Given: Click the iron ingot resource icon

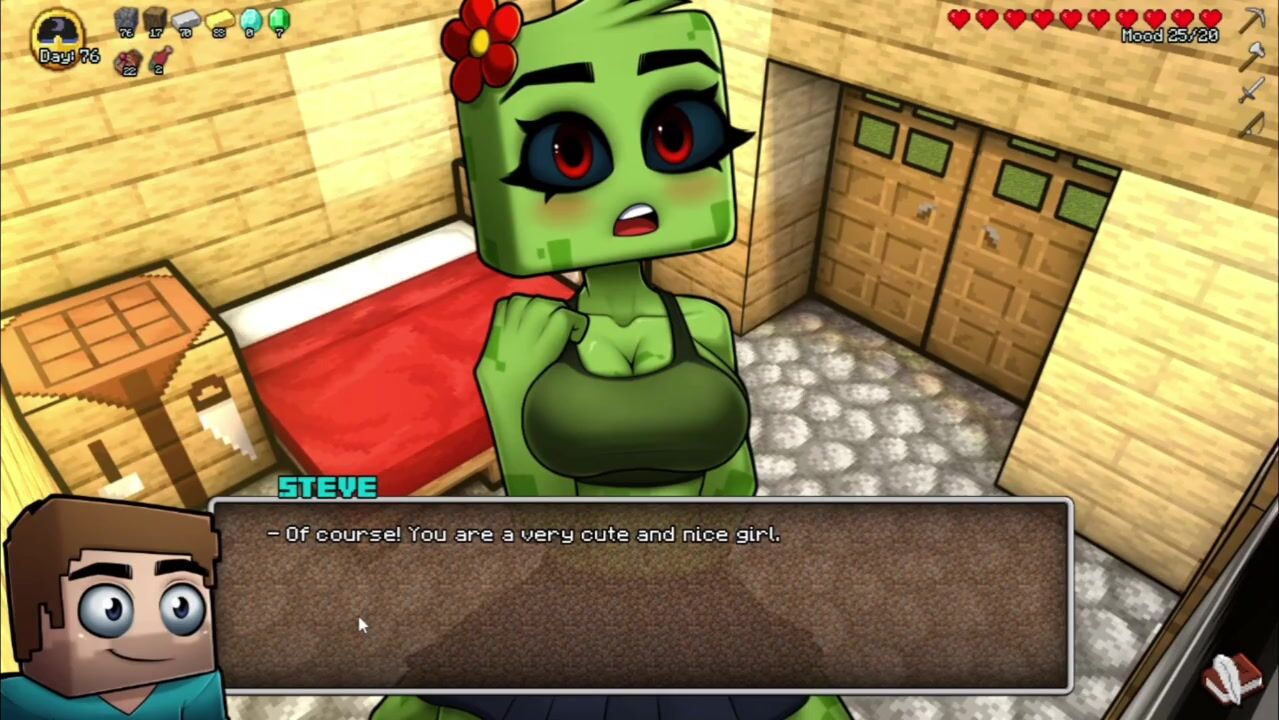Looking at the screenshot, I should pyautogui.click(x=186, y=19).
